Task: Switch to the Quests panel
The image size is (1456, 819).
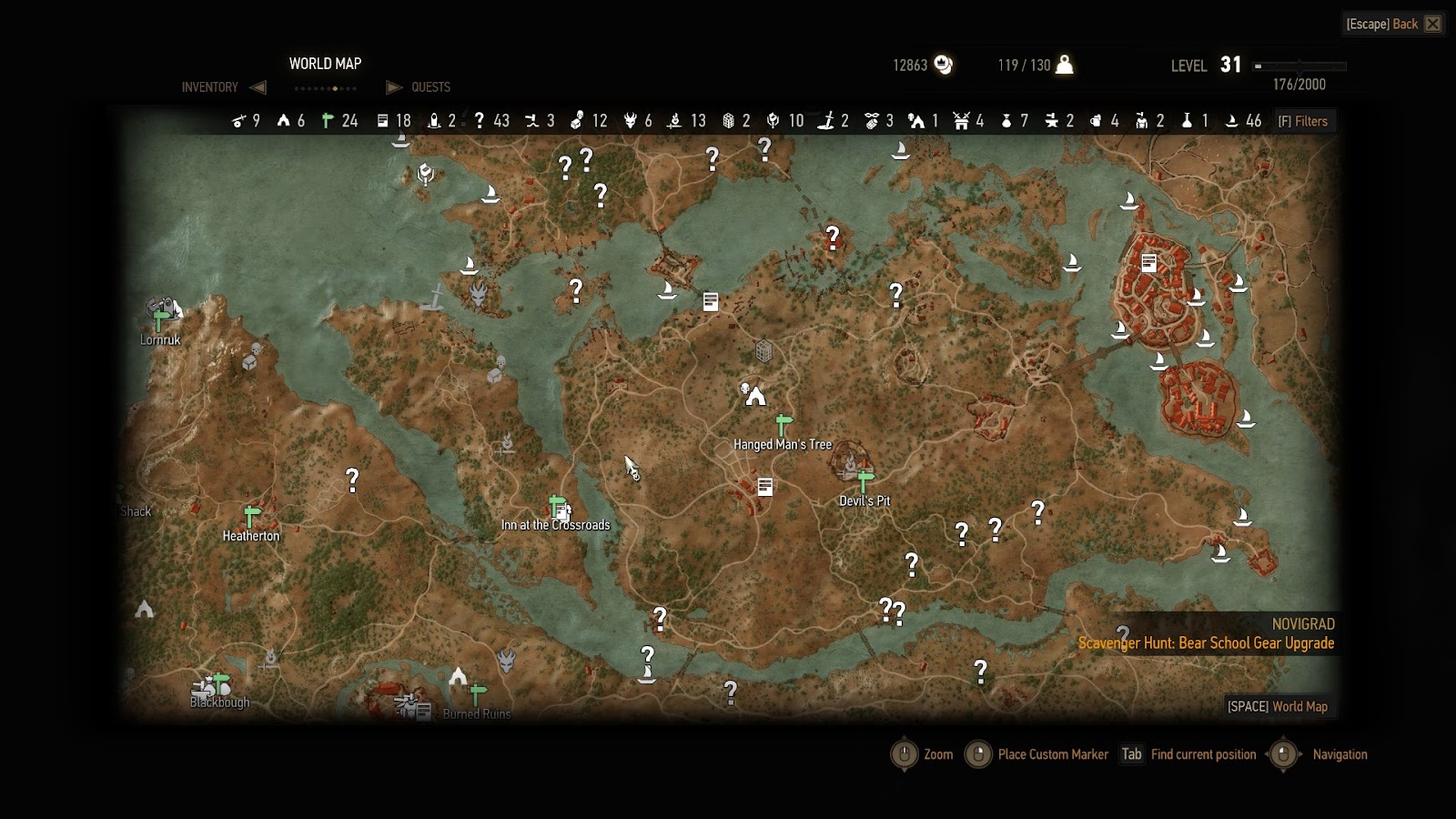Action: (430, 87)
